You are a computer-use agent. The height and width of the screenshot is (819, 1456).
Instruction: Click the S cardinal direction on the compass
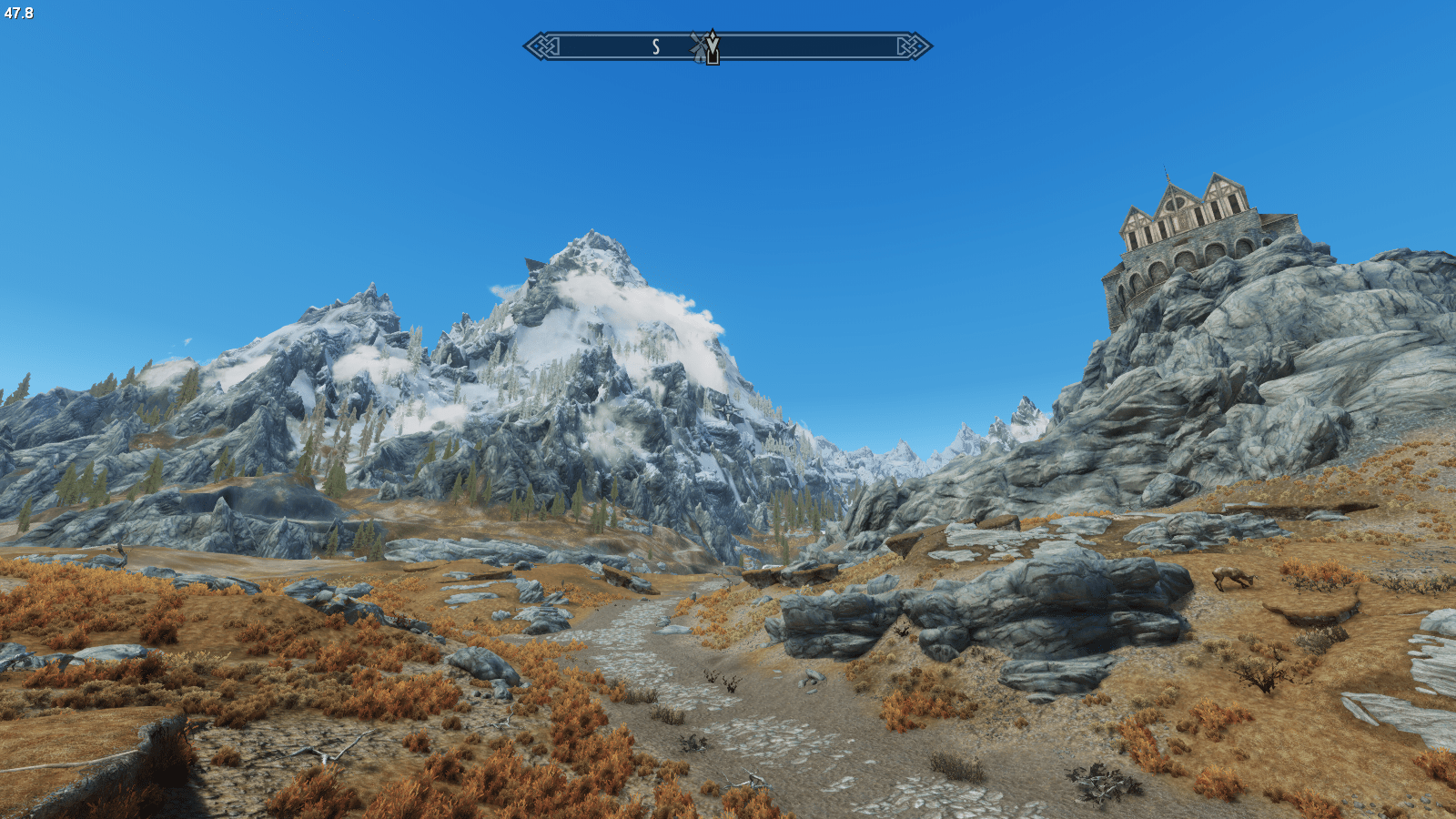click(655, 45)
